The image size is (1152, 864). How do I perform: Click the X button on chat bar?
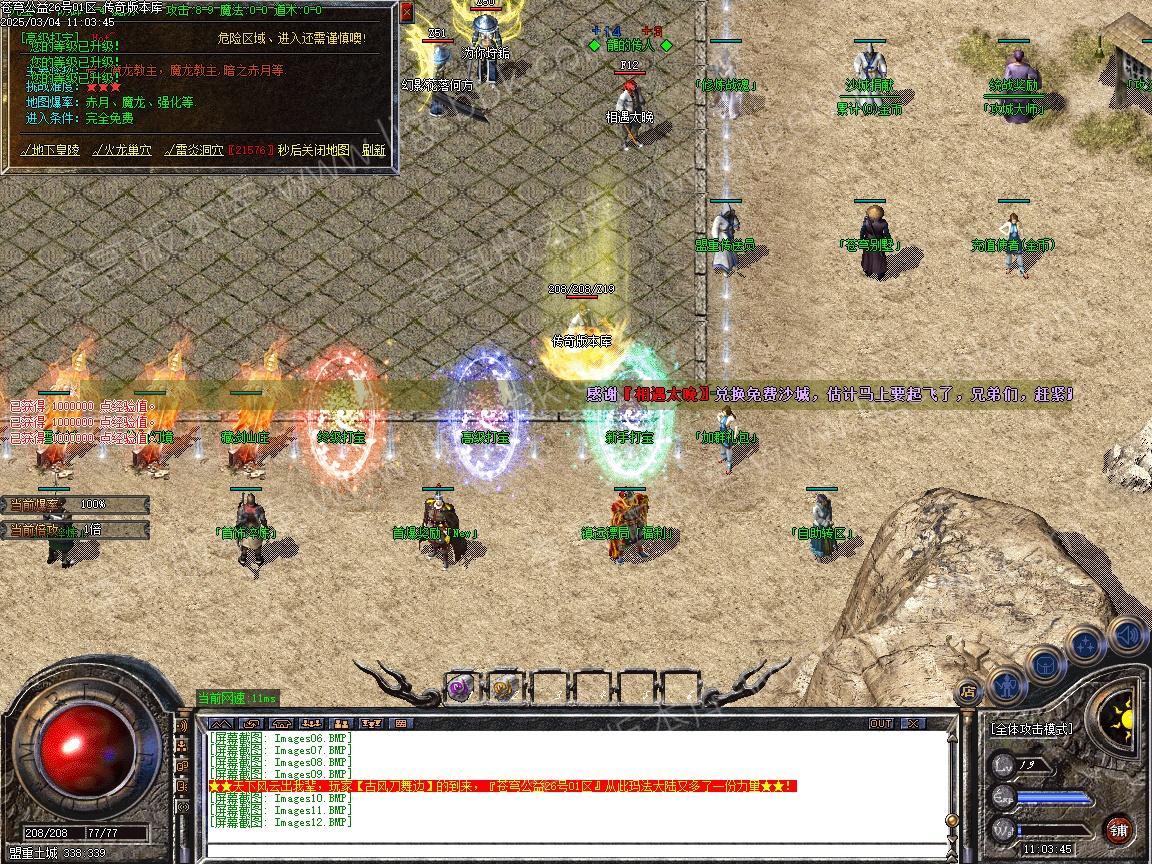913,723
